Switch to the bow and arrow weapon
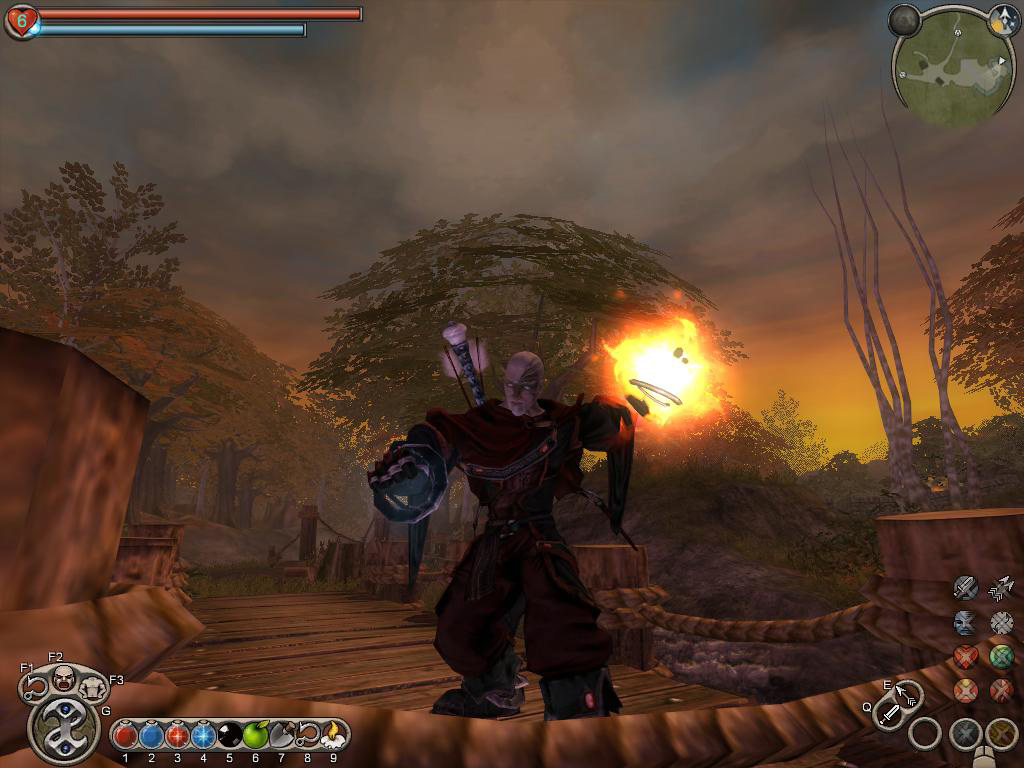This screenshot has width=1024, height=768. click(908, 693)
